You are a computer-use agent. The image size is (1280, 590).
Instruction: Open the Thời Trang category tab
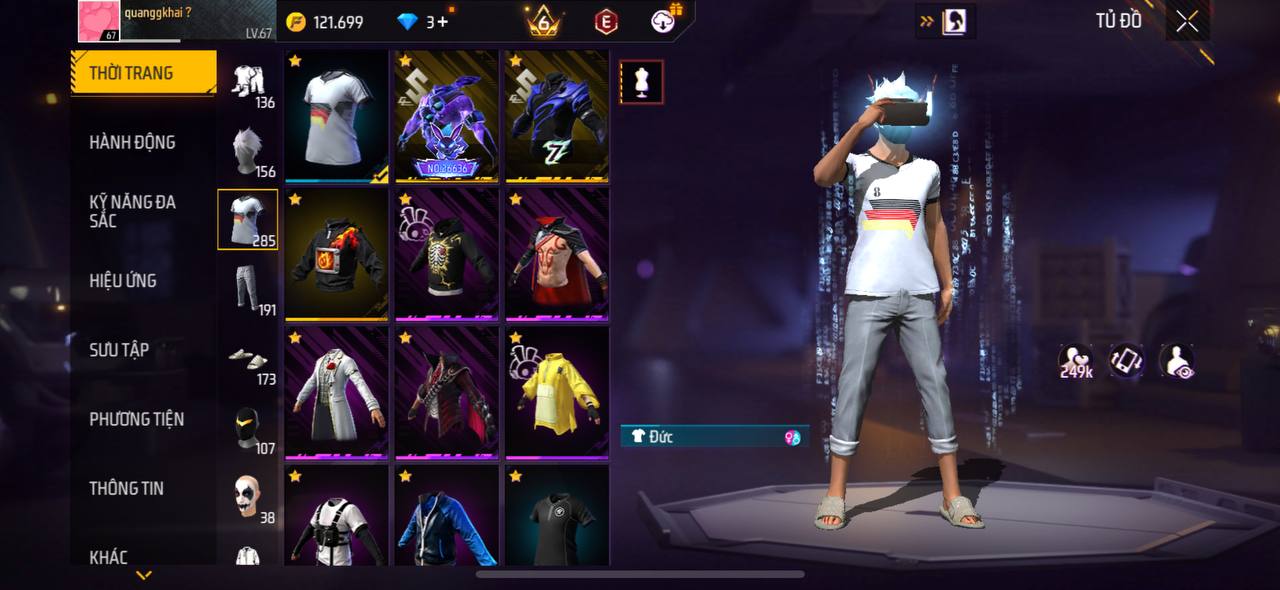tap(143, 73)
